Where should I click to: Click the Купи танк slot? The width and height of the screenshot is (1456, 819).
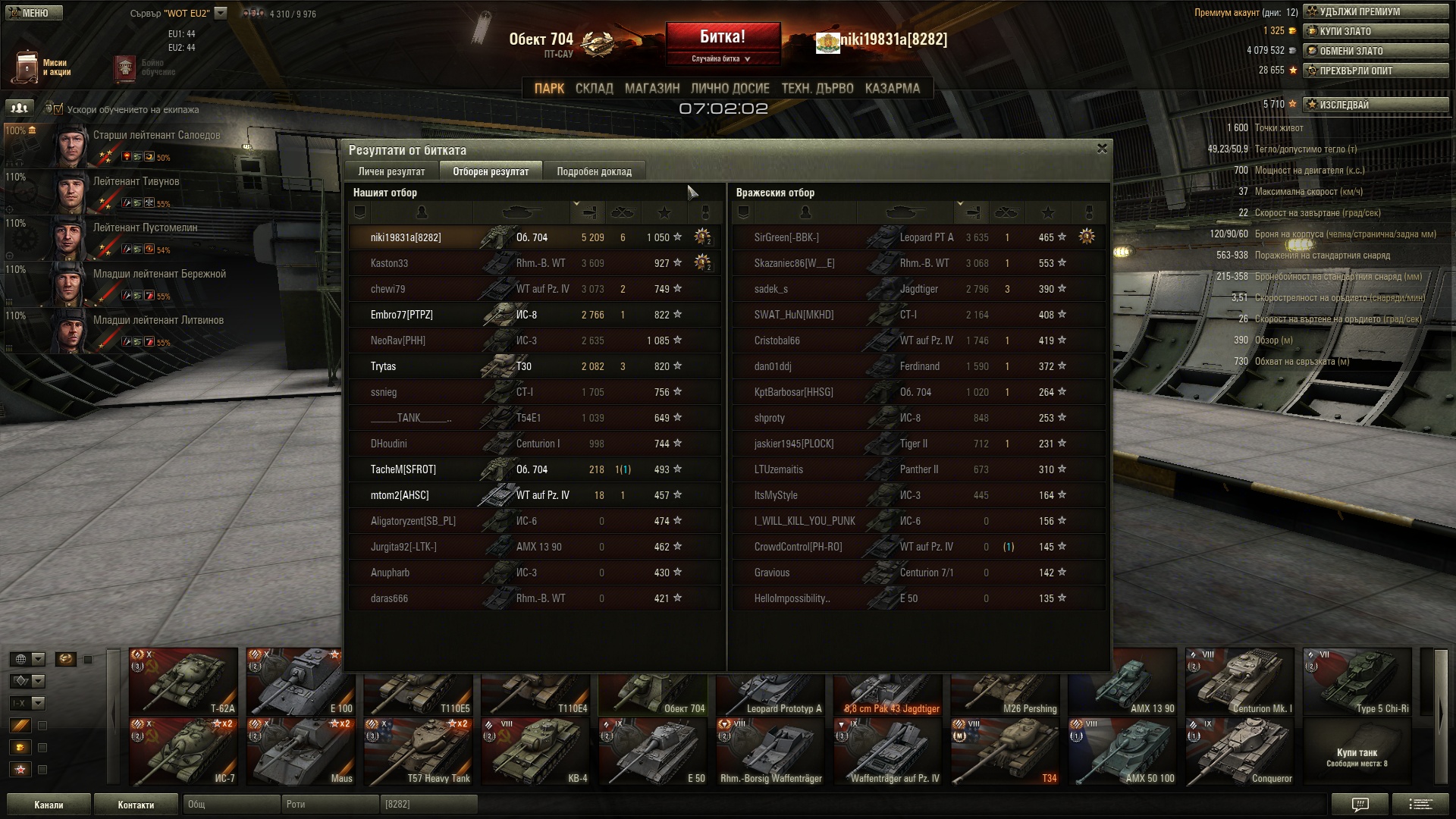1357,756
